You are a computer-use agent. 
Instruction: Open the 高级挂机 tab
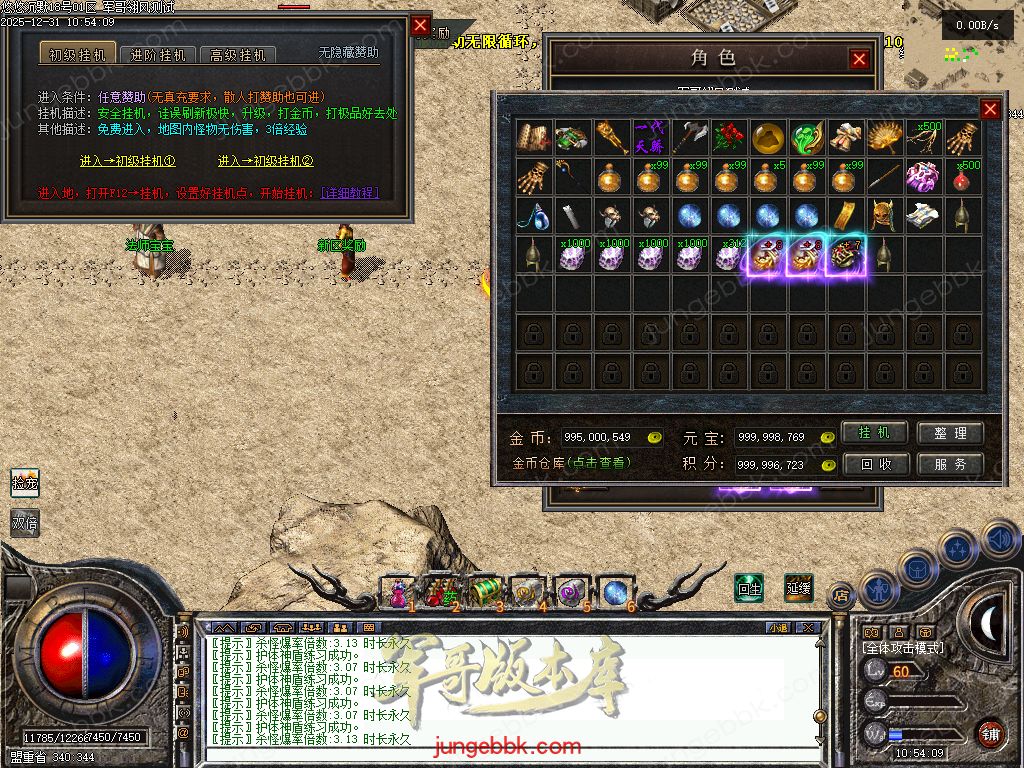tap(238, 55)
